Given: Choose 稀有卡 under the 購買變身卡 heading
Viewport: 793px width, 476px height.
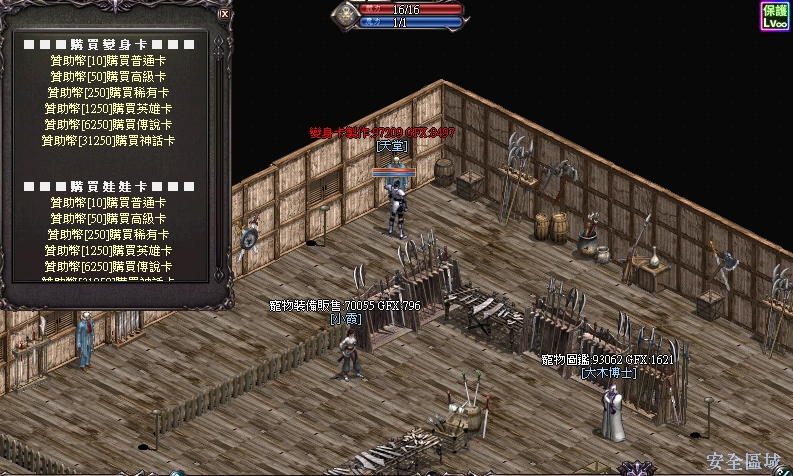Looking at the screenshot, I should pos(108,93).
